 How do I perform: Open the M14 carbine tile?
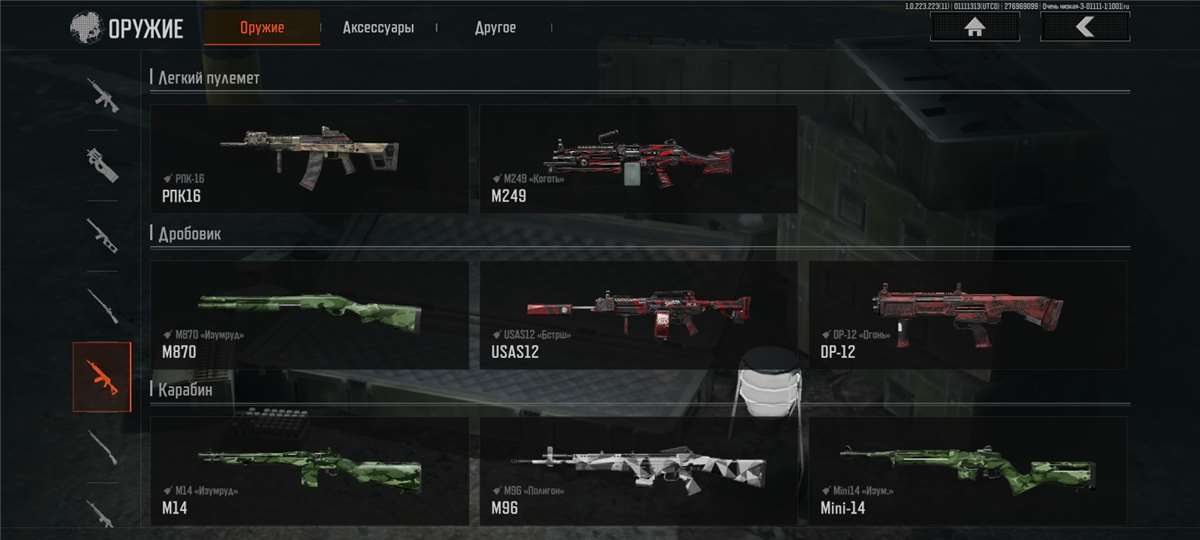point(309,471)
